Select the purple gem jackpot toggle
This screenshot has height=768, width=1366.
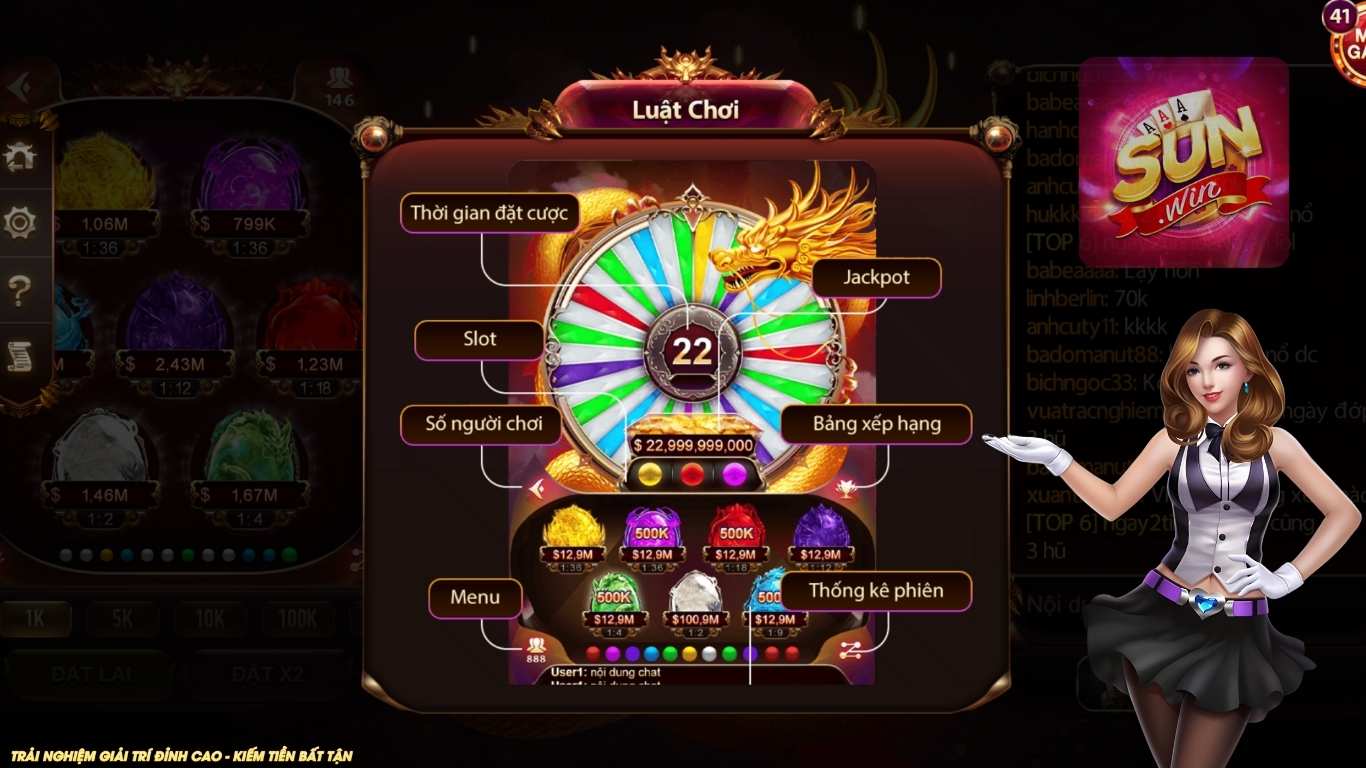[733, 474]
